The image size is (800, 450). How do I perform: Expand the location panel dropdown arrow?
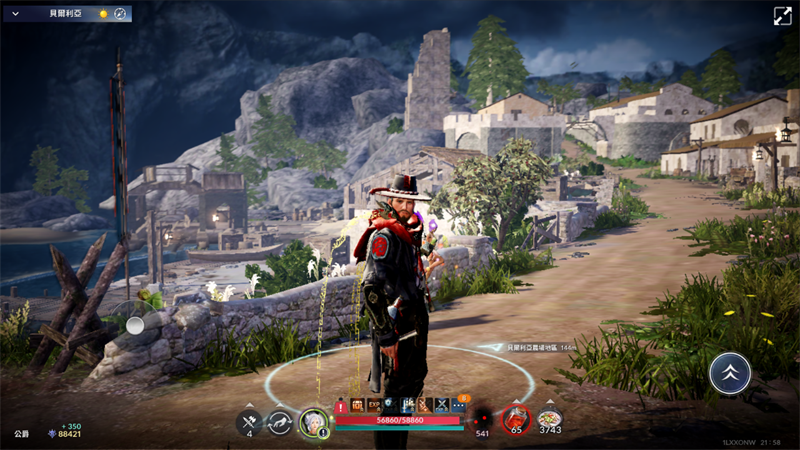click(x=14, y=14)
